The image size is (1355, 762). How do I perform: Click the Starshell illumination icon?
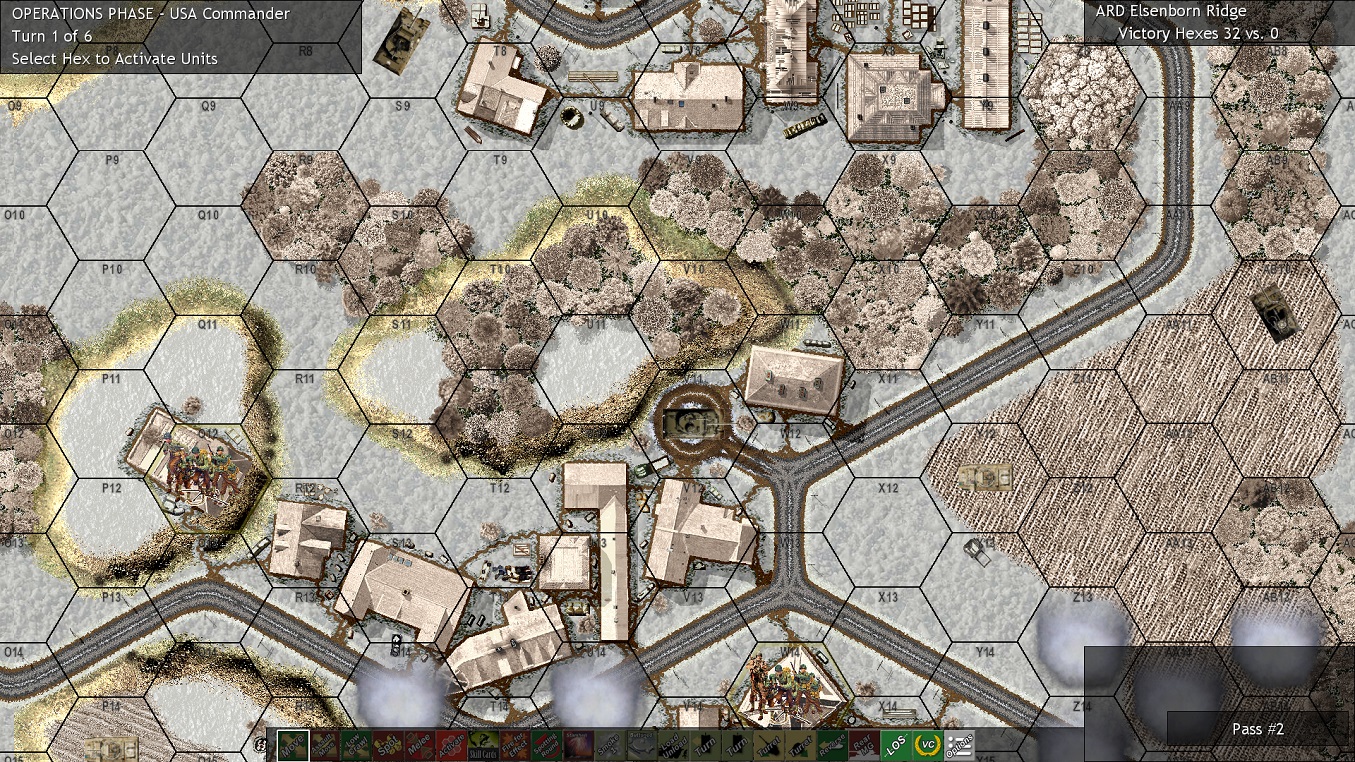(579, 745)
